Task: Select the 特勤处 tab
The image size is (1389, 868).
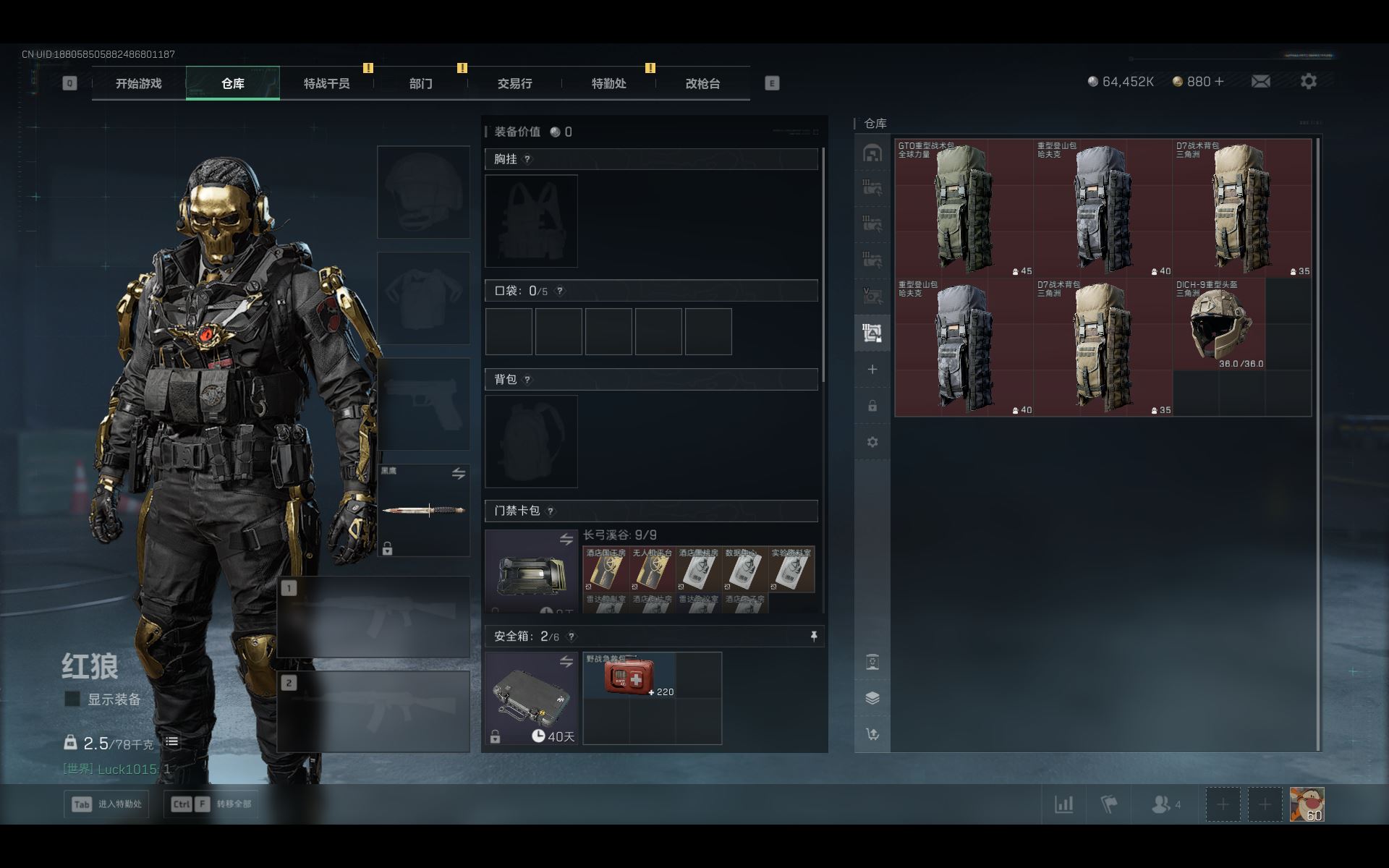Action: pos(608,84)
